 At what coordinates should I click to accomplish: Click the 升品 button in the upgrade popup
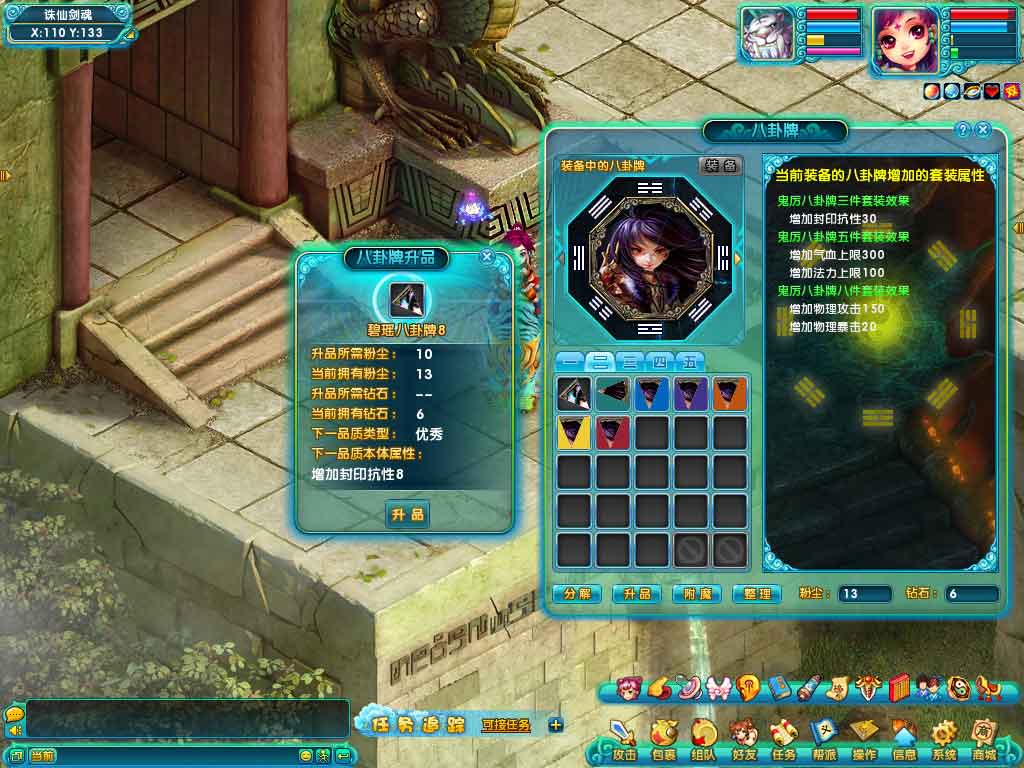coord(408,515)
